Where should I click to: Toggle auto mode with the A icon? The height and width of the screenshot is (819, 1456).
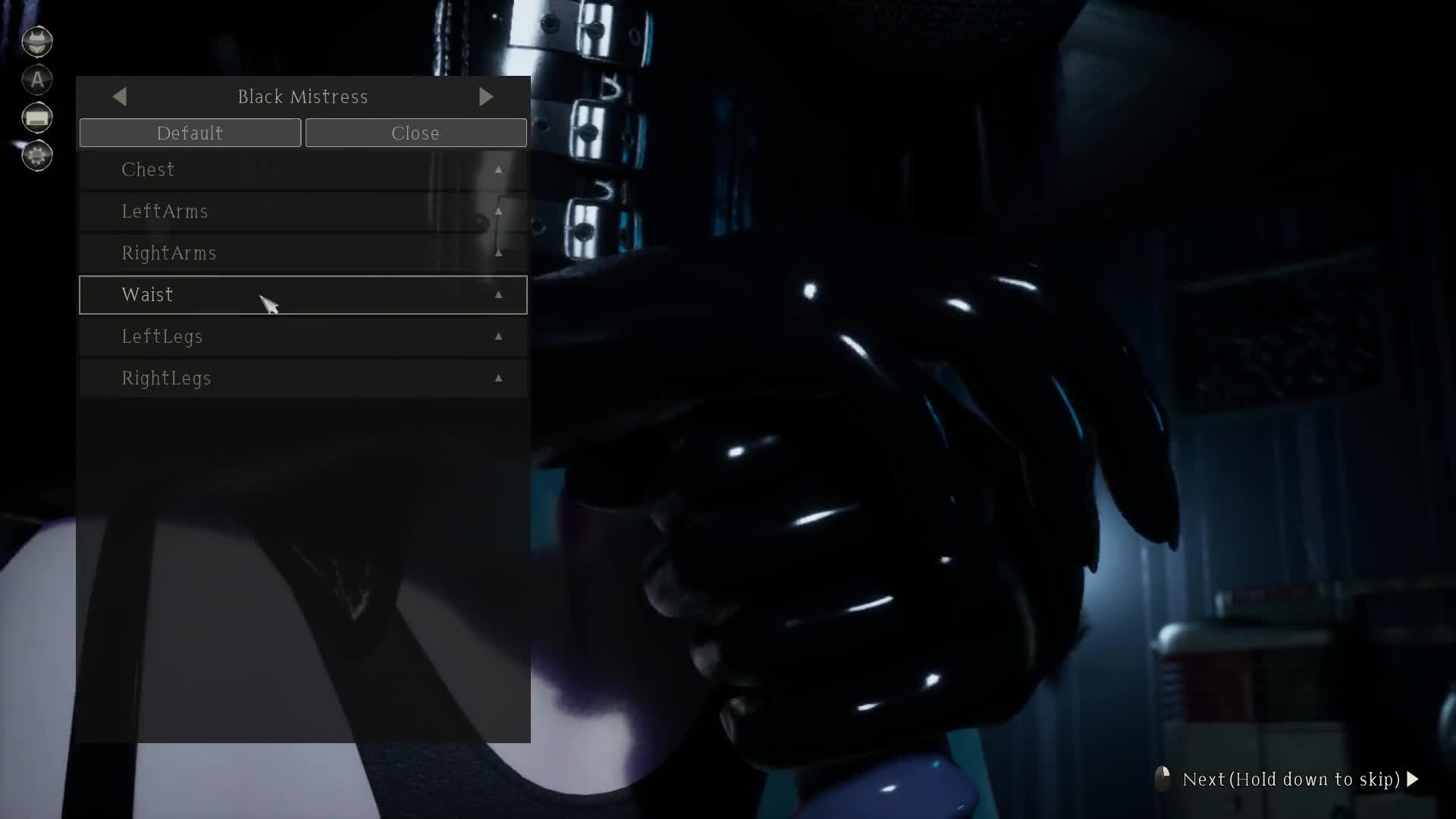pos(37,80)
